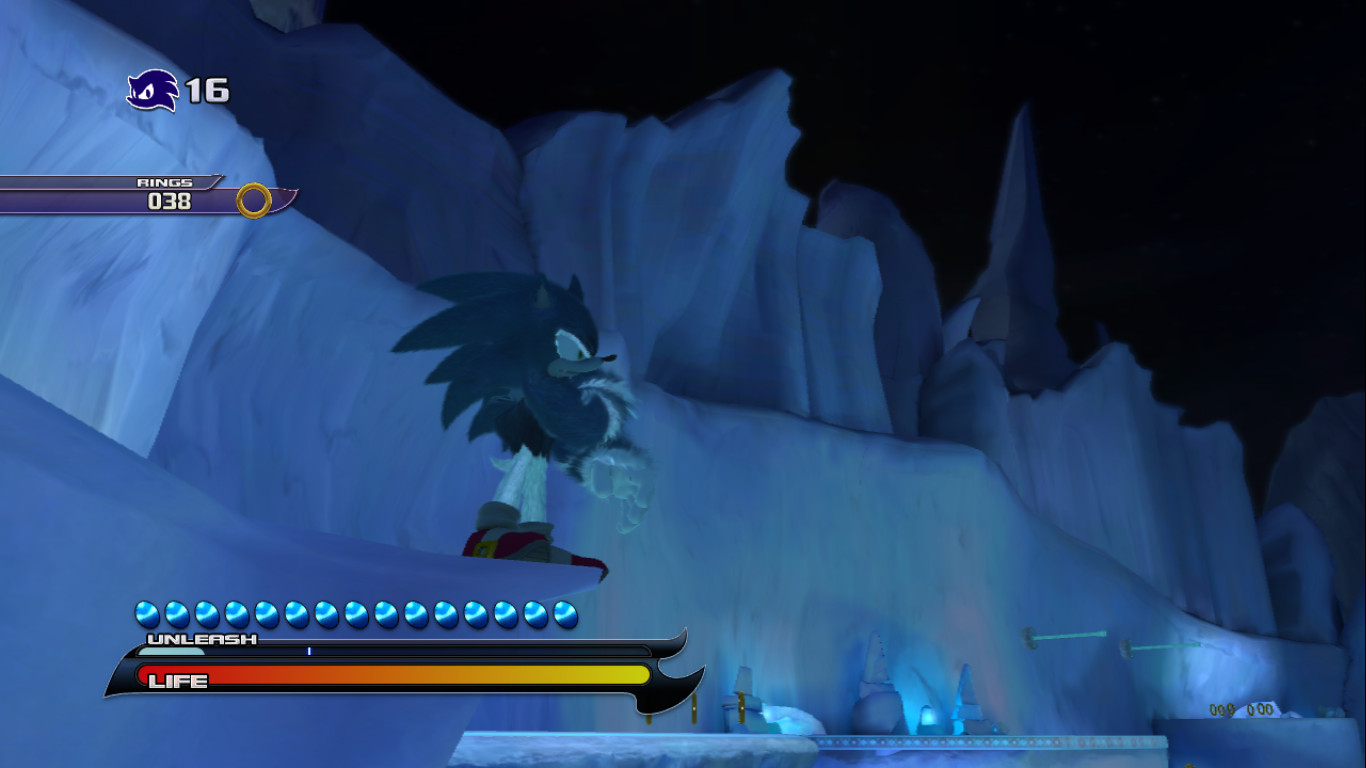Open the lives counter display showing 16
1366x768 pixels.
(x=207, y=92)
